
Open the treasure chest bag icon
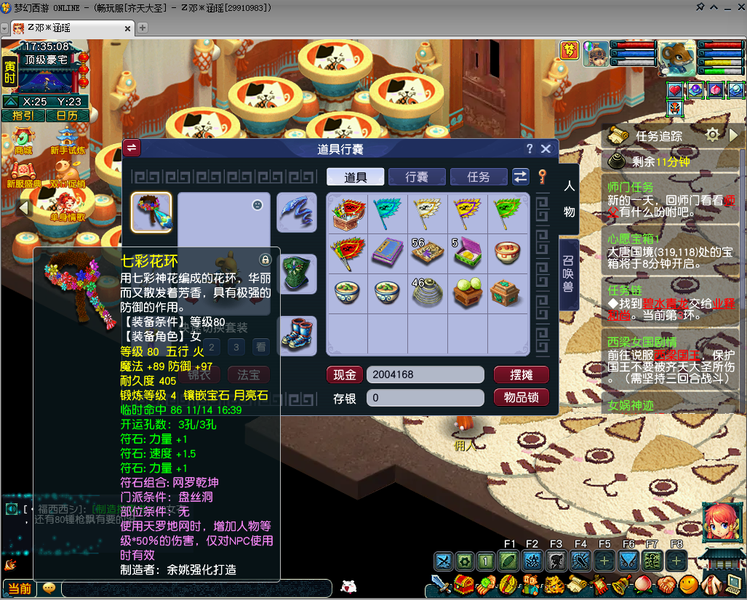click(464, 584)
